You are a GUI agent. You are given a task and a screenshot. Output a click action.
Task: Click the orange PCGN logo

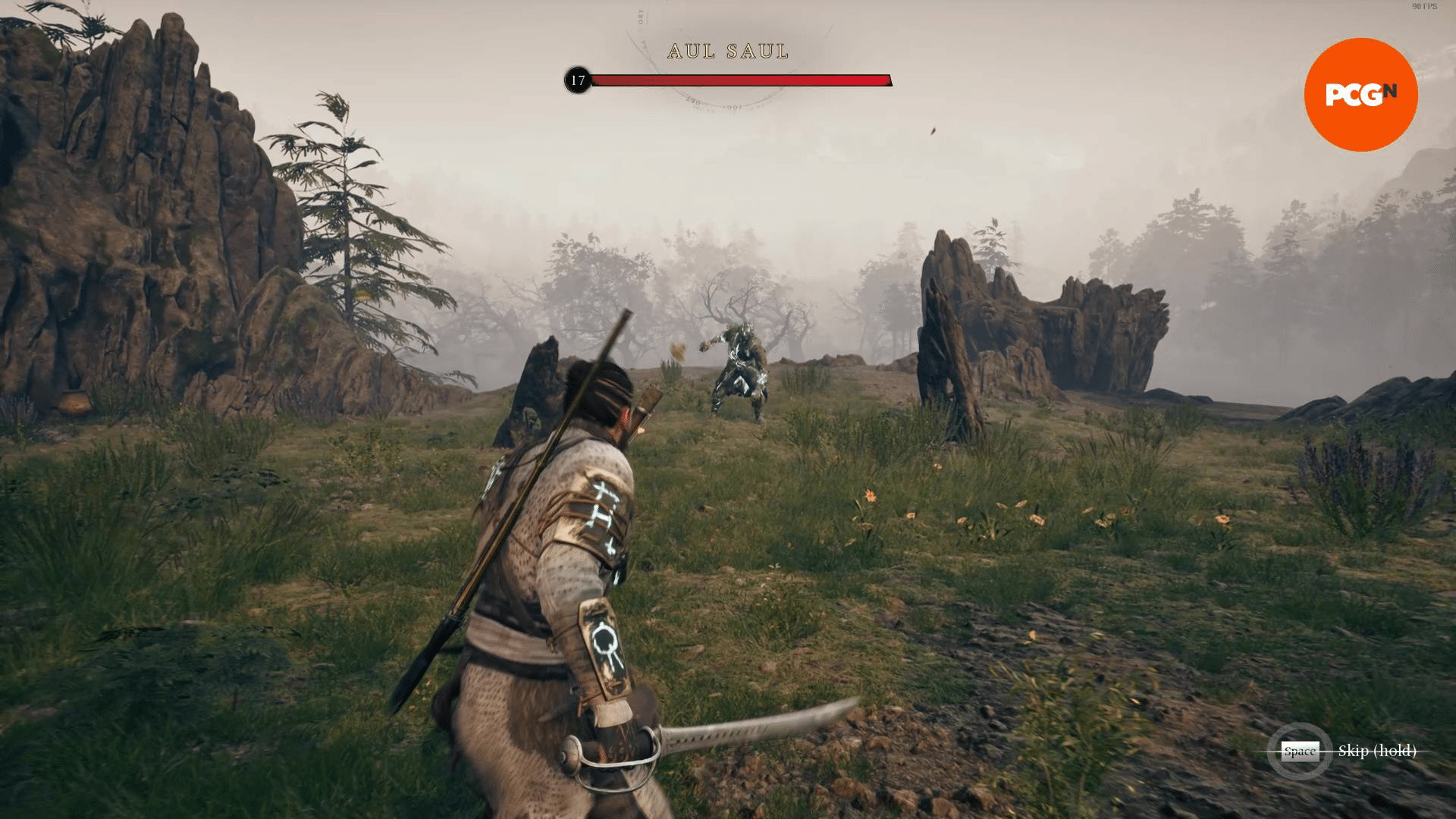pyautogui.click(x=1360, y=95)
